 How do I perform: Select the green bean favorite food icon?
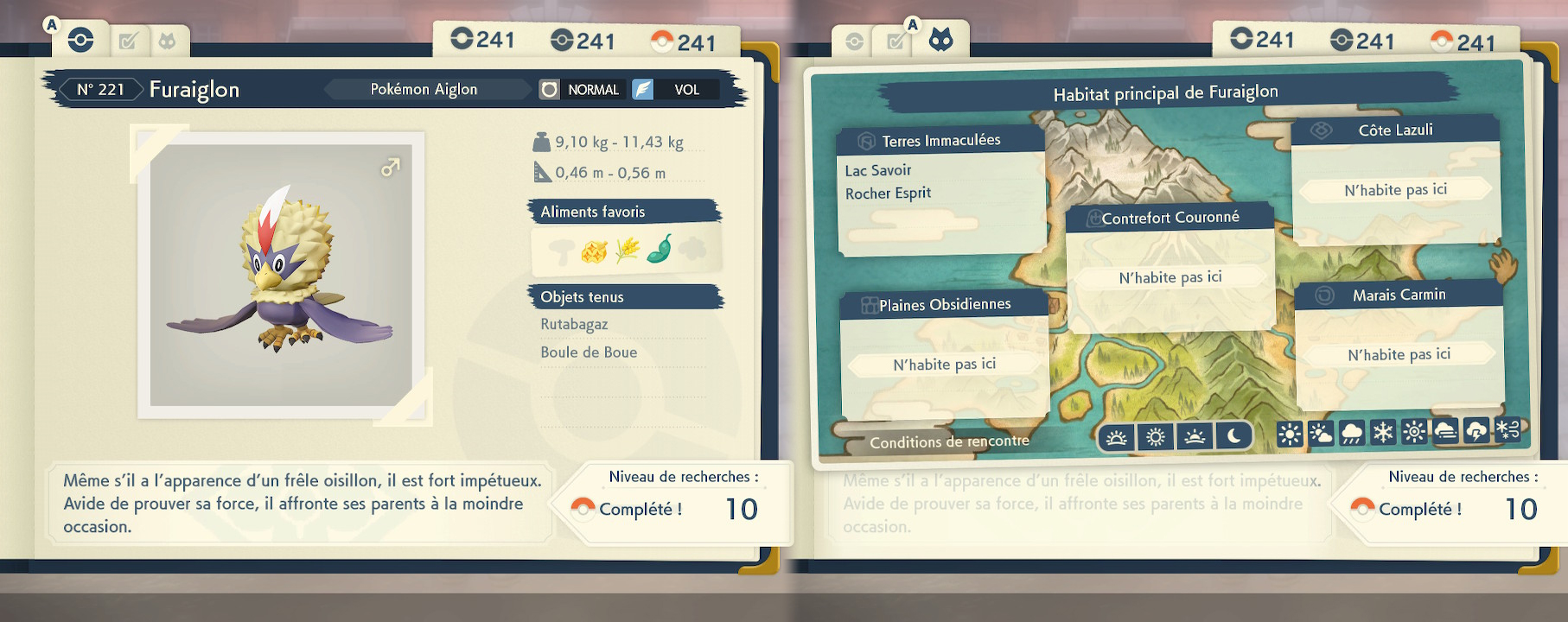660,249
